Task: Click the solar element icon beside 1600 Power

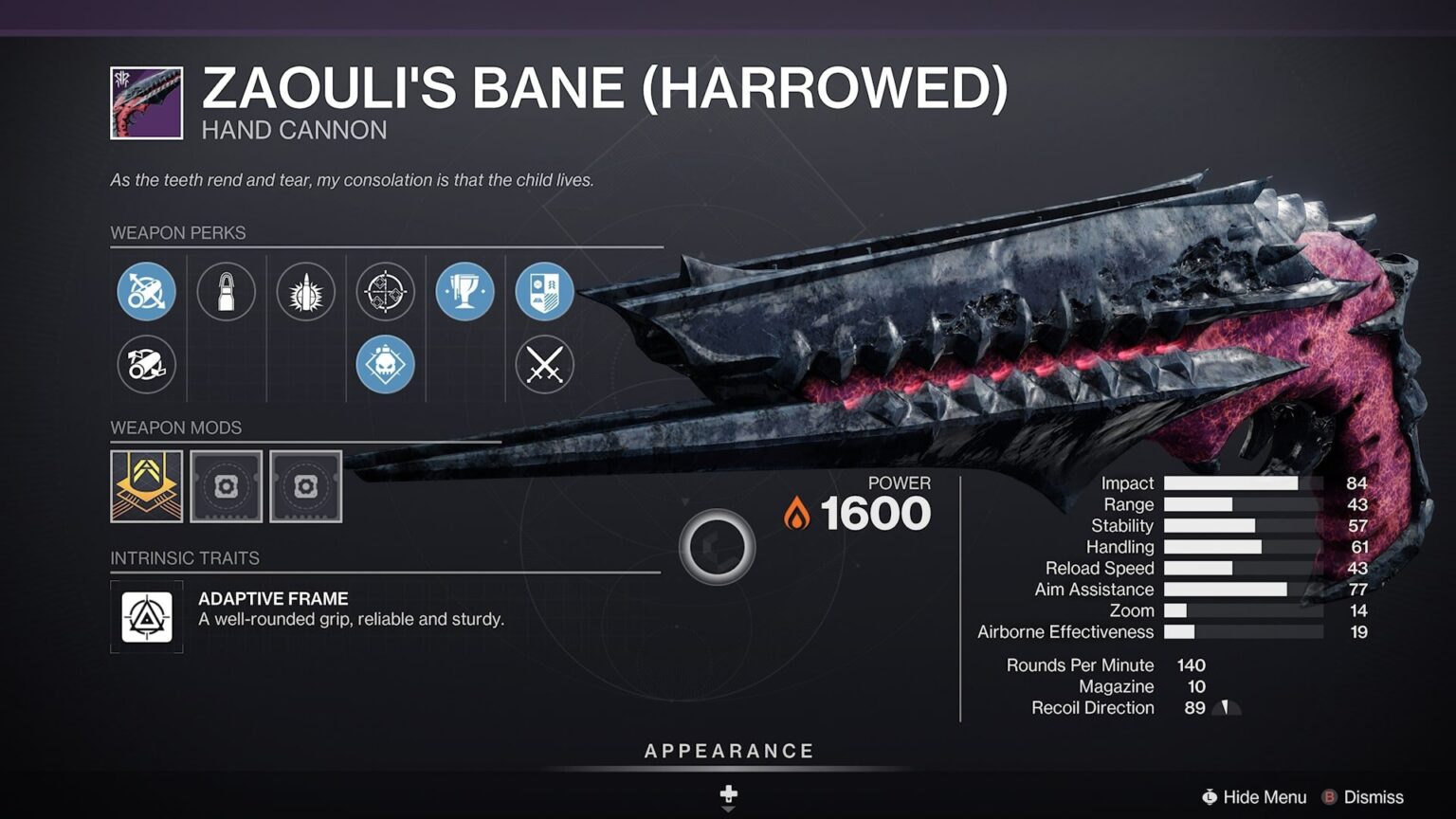Action: coord(796,513)
